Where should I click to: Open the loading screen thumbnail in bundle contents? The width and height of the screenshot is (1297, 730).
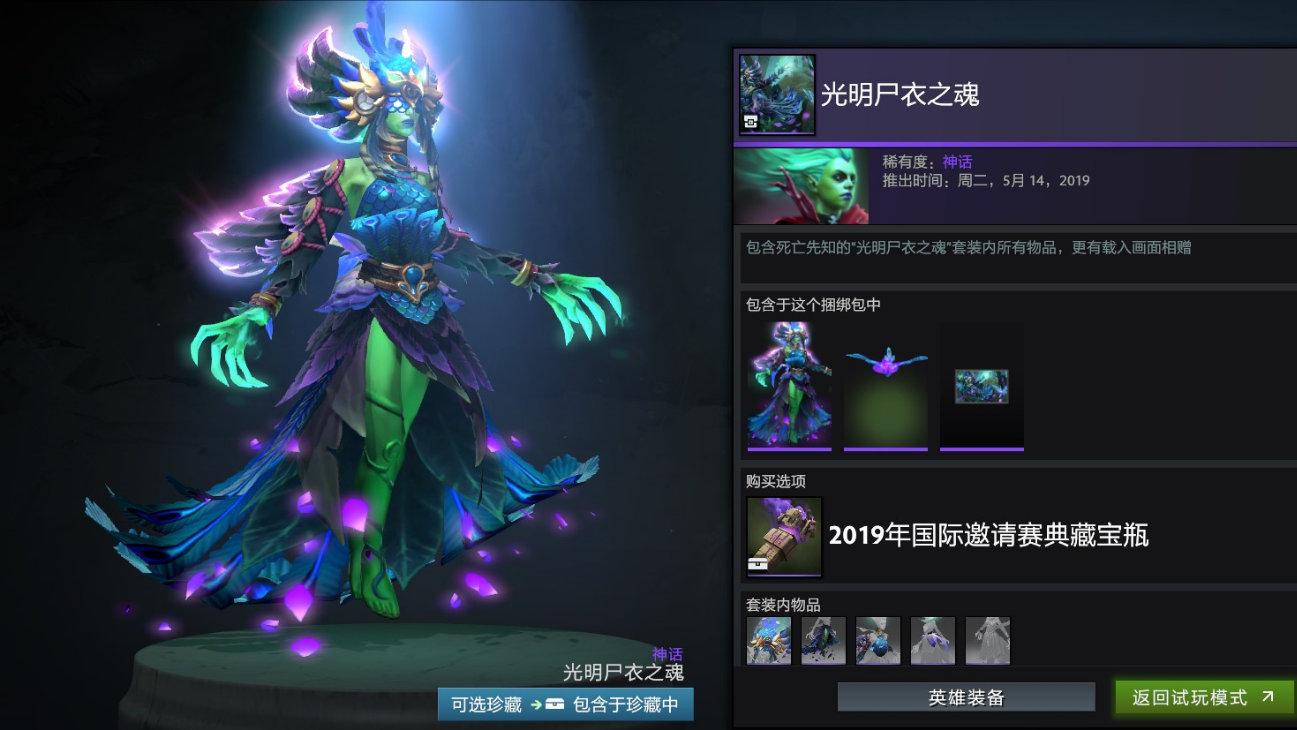click(x=981, y=383)
